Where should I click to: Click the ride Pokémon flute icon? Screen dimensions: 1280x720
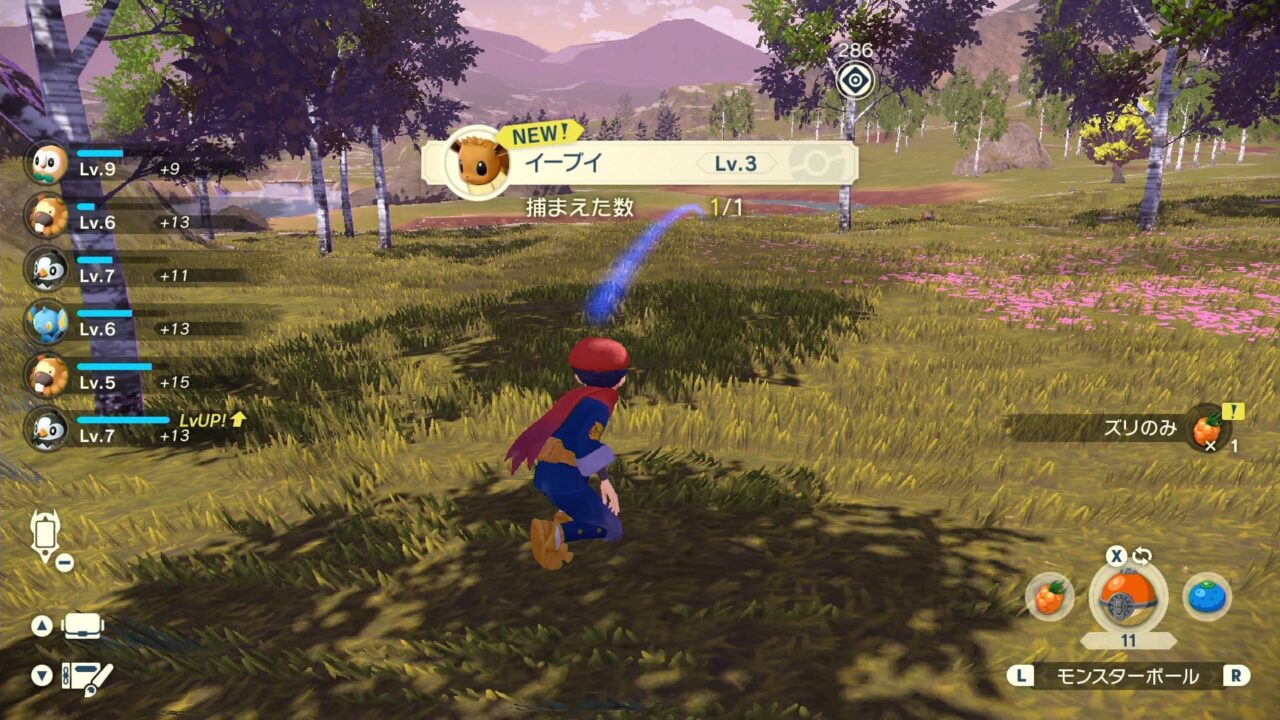(45, 535)
